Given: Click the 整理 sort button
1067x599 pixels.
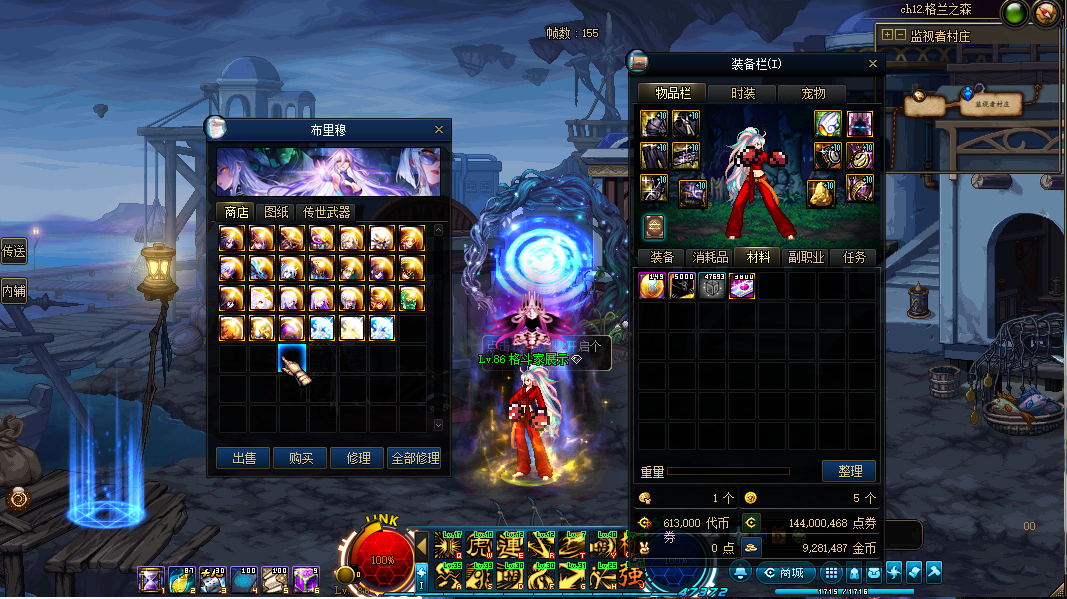Looking at the screenshot, I should [849, 471].
